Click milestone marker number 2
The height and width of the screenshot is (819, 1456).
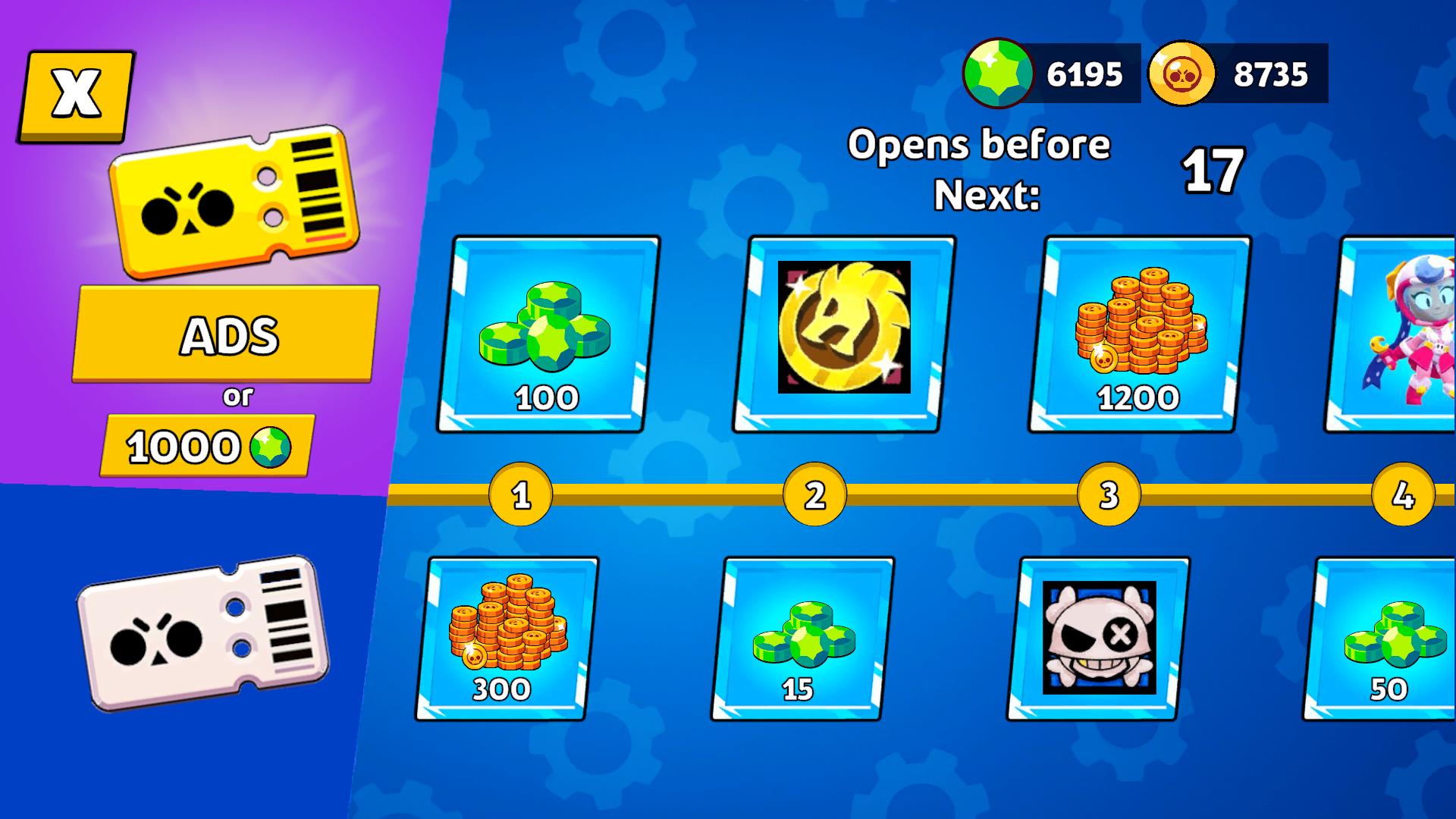click(x=813, y=494)
